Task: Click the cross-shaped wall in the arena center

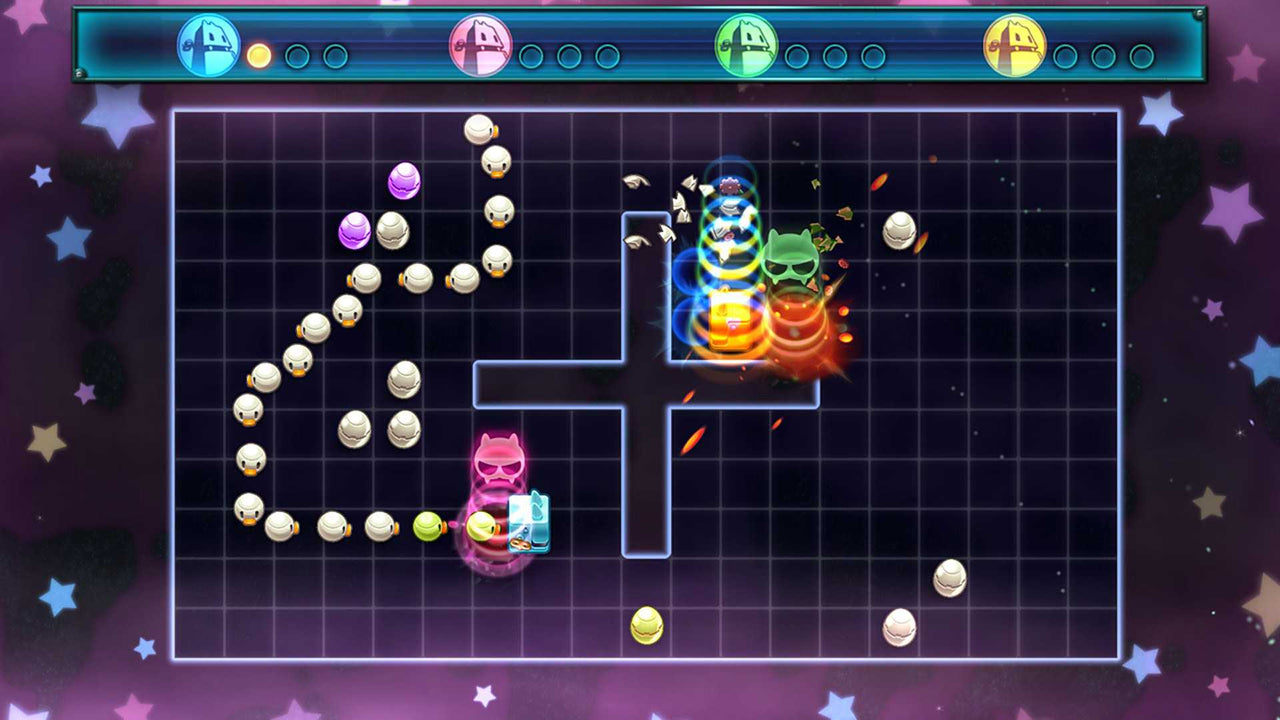Action: pos(650,385)
